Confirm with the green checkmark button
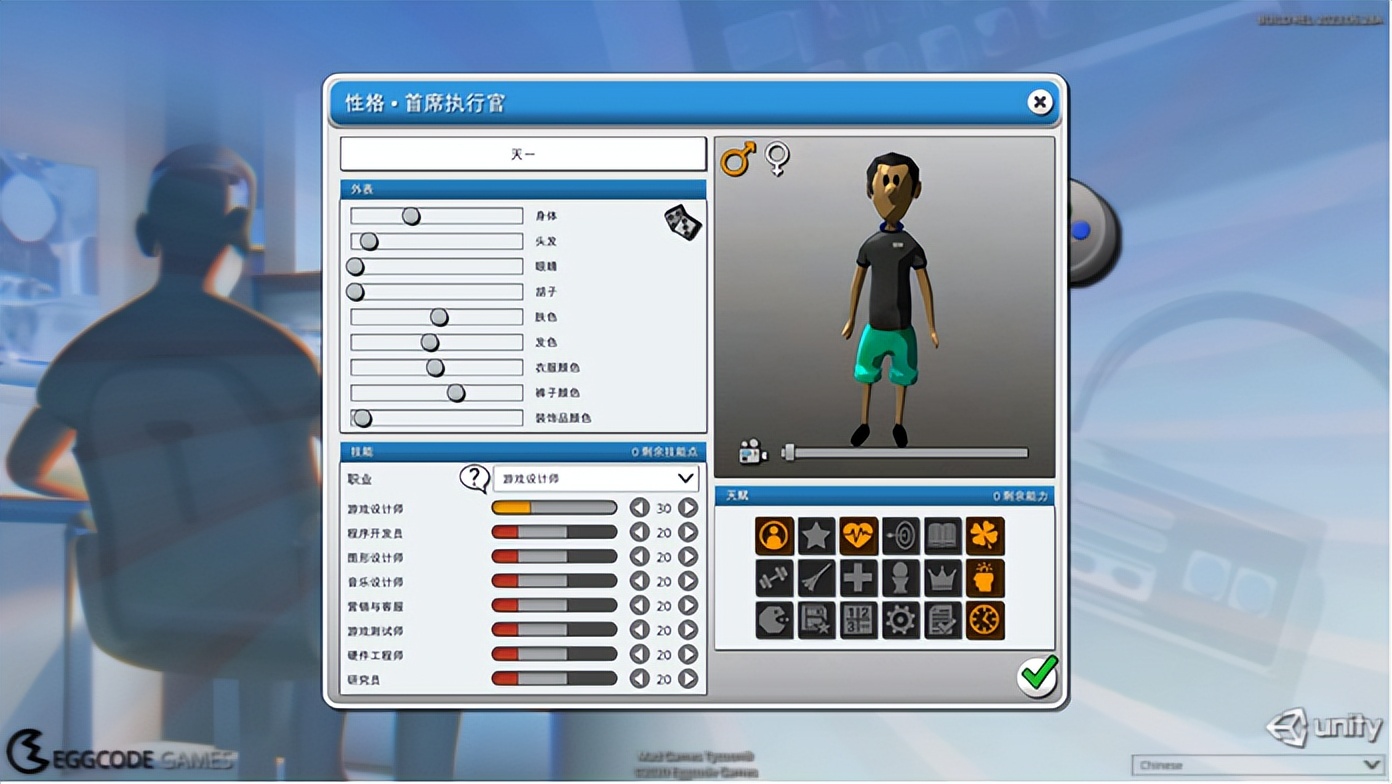Screen dimensions: 1392x784 click(1038, 676)
